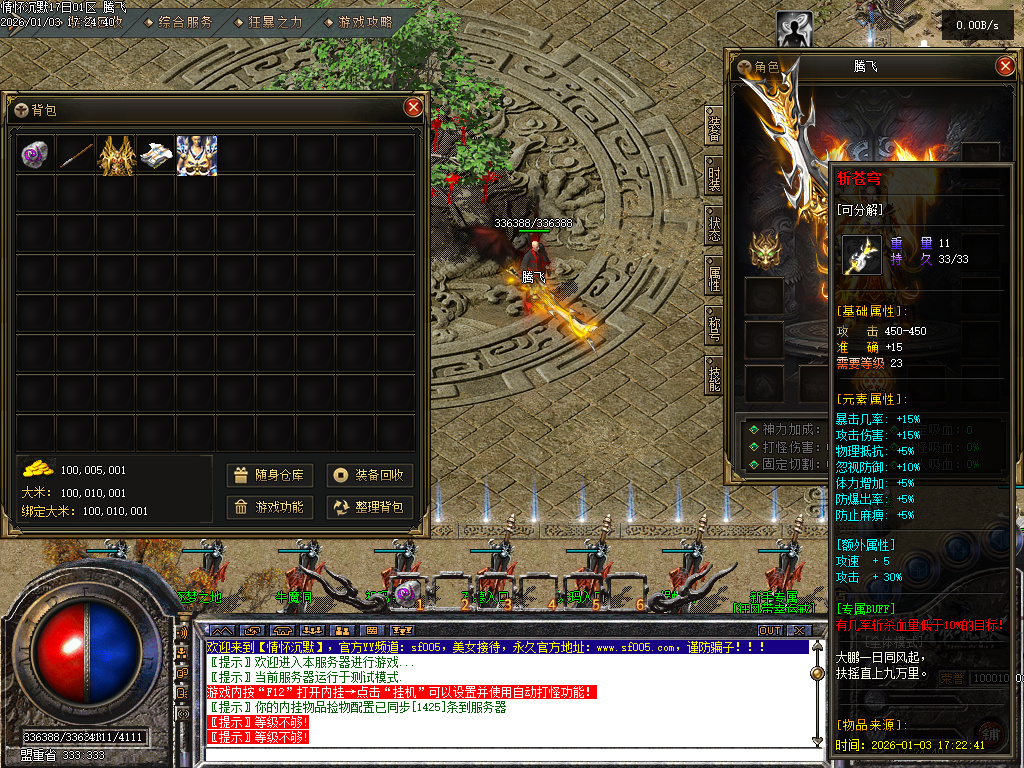Open the 称号 titles tab
Image resolution: width=1024 pixels, height=768 pixels.
coord(714,328)
